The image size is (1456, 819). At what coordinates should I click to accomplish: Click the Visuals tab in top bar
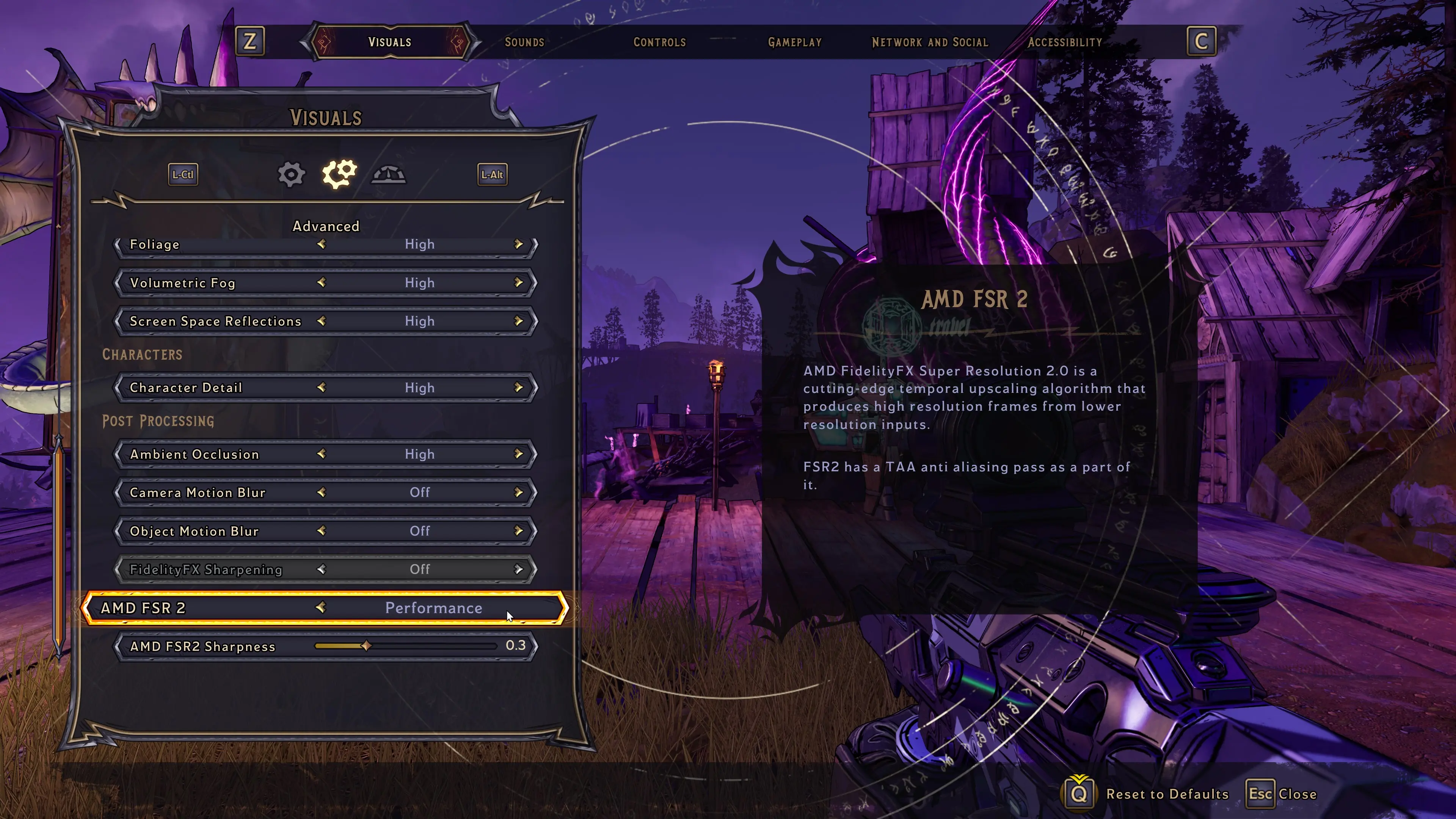(389, 42)
